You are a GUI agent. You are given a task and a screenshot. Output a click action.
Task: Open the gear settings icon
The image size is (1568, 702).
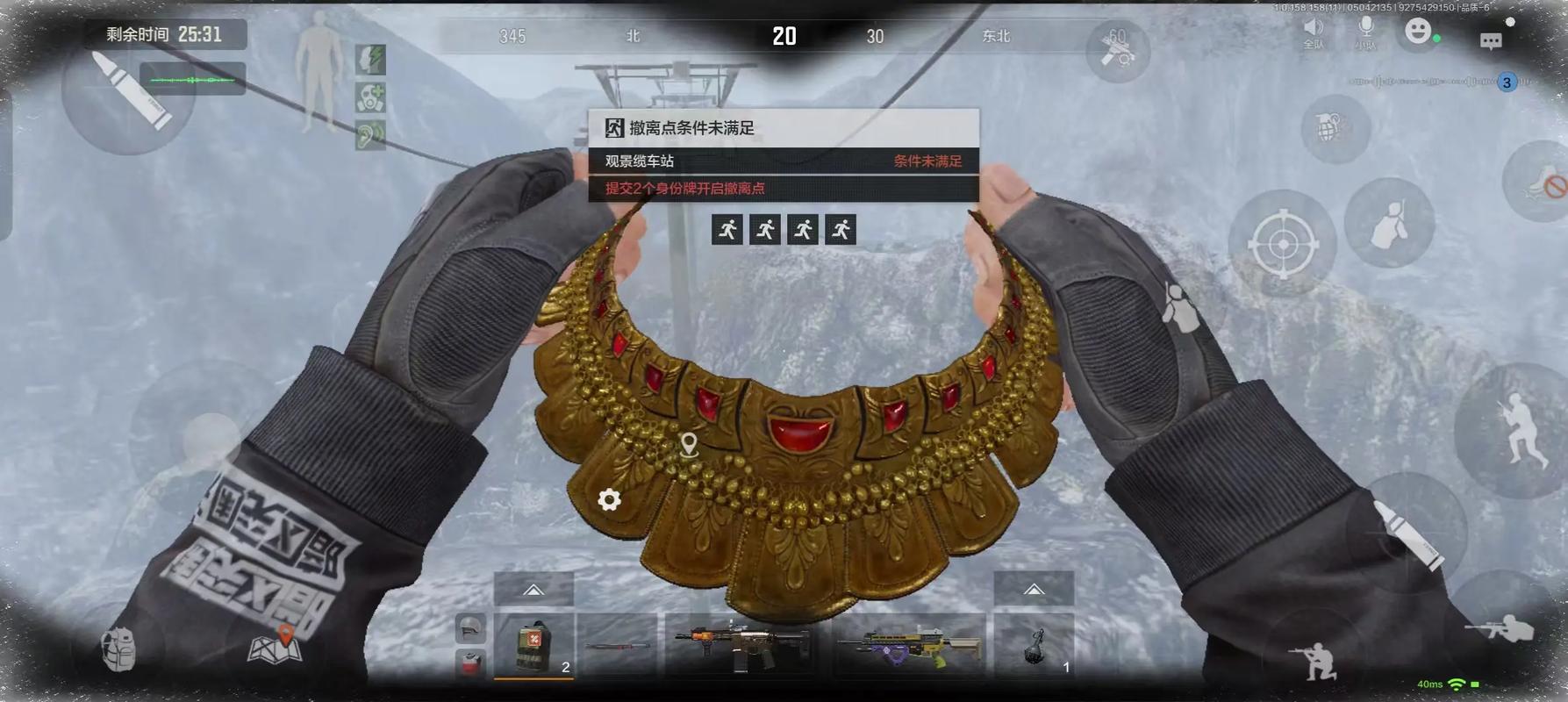pos(609,499)
